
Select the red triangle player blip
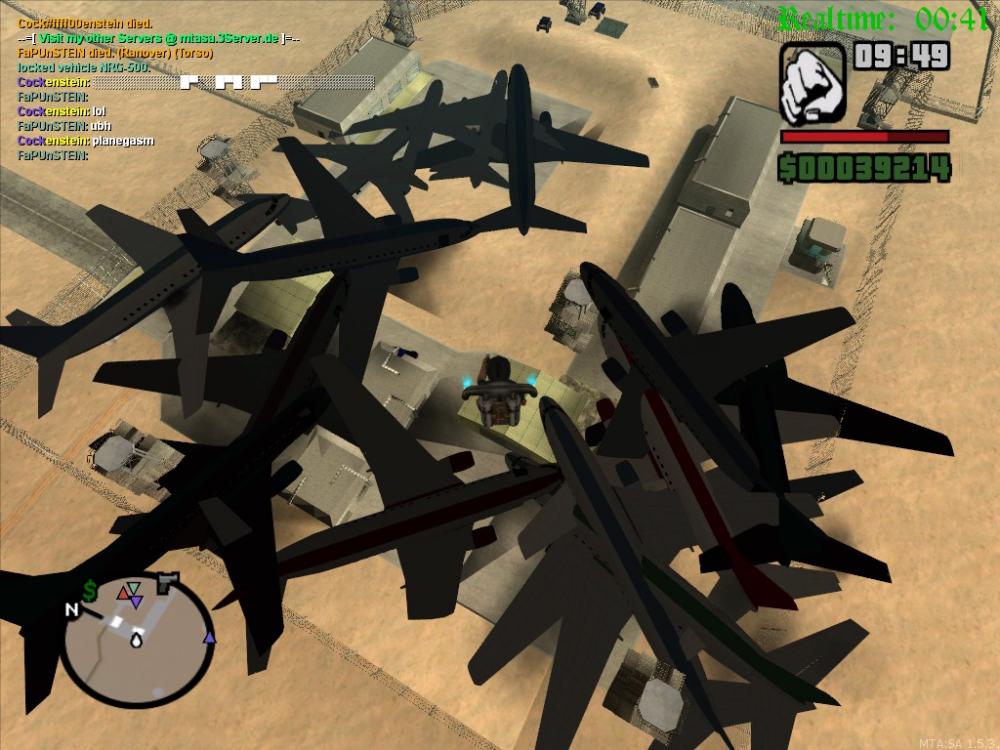(x=124, y=592)
